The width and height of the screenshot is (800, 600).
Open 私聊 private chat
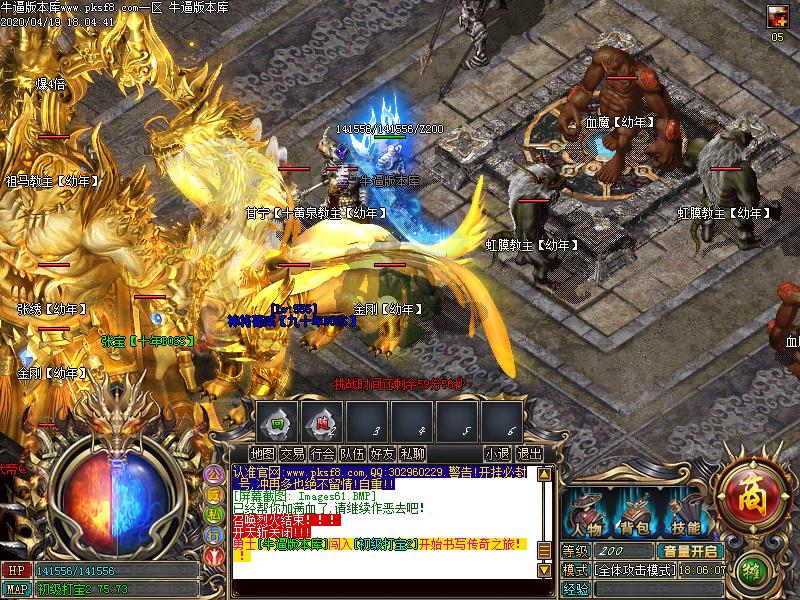pyautogui.click(x=411, y=454)
